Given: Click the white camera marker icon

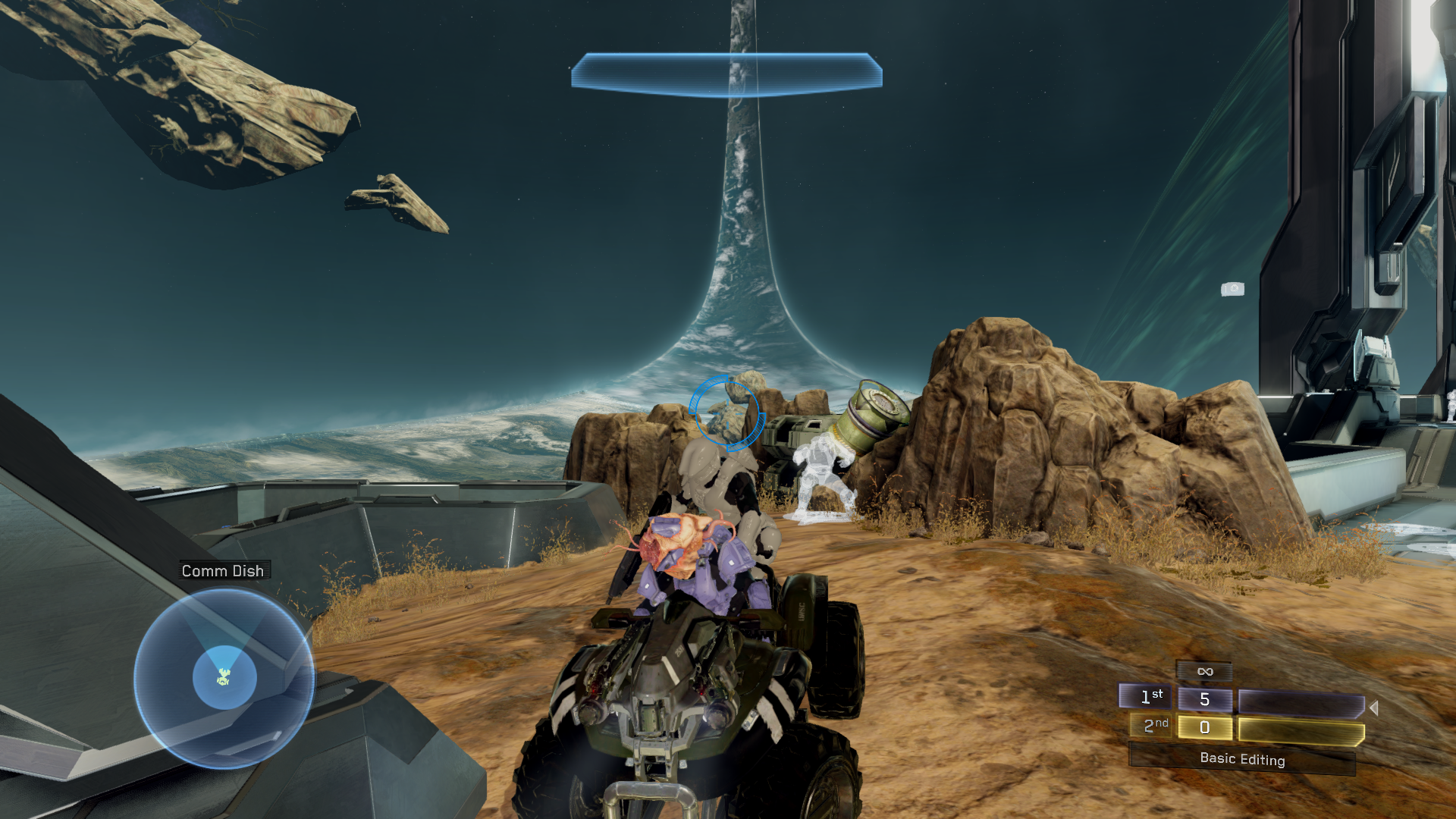Looking at the screenshot, I should click(x=1232, y=289).
